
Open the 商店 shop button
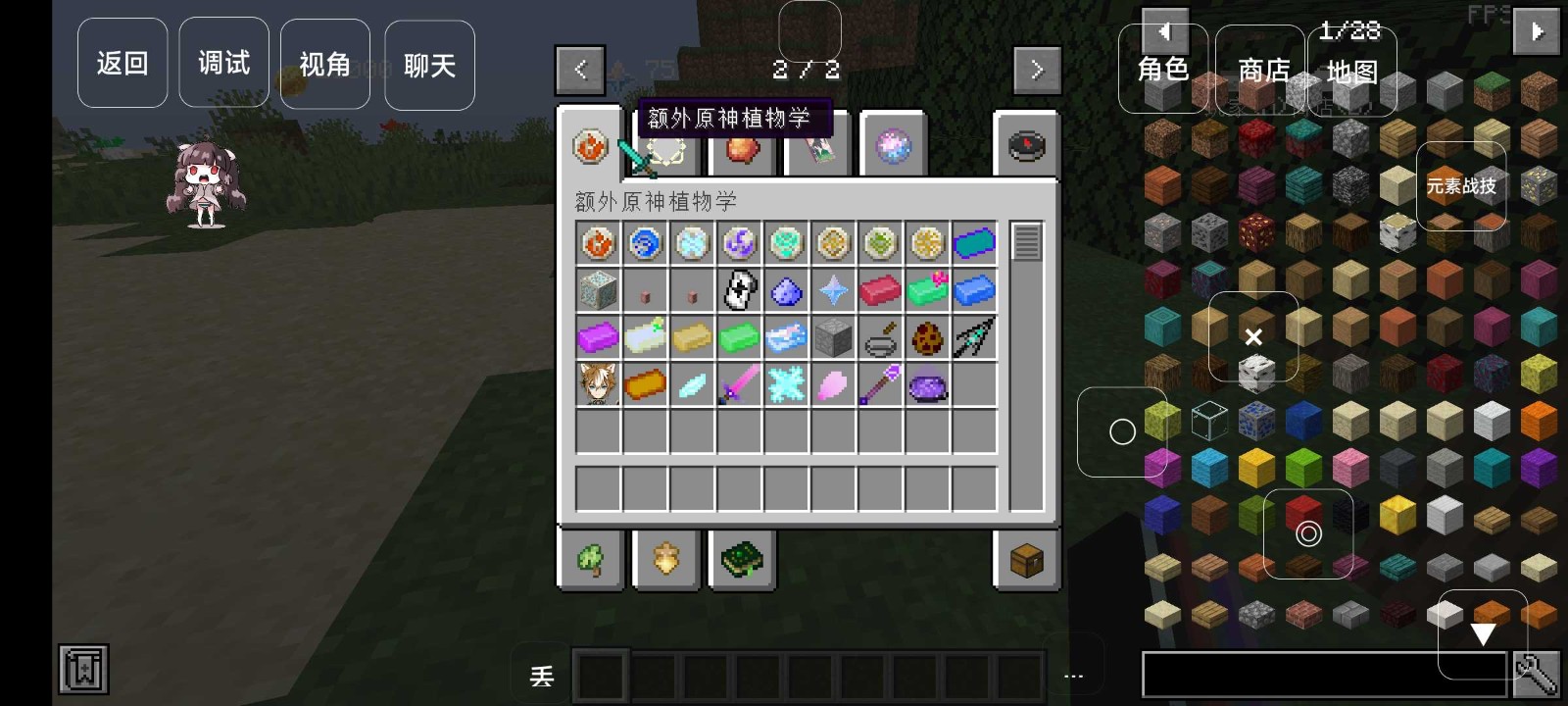[1262, 71]
